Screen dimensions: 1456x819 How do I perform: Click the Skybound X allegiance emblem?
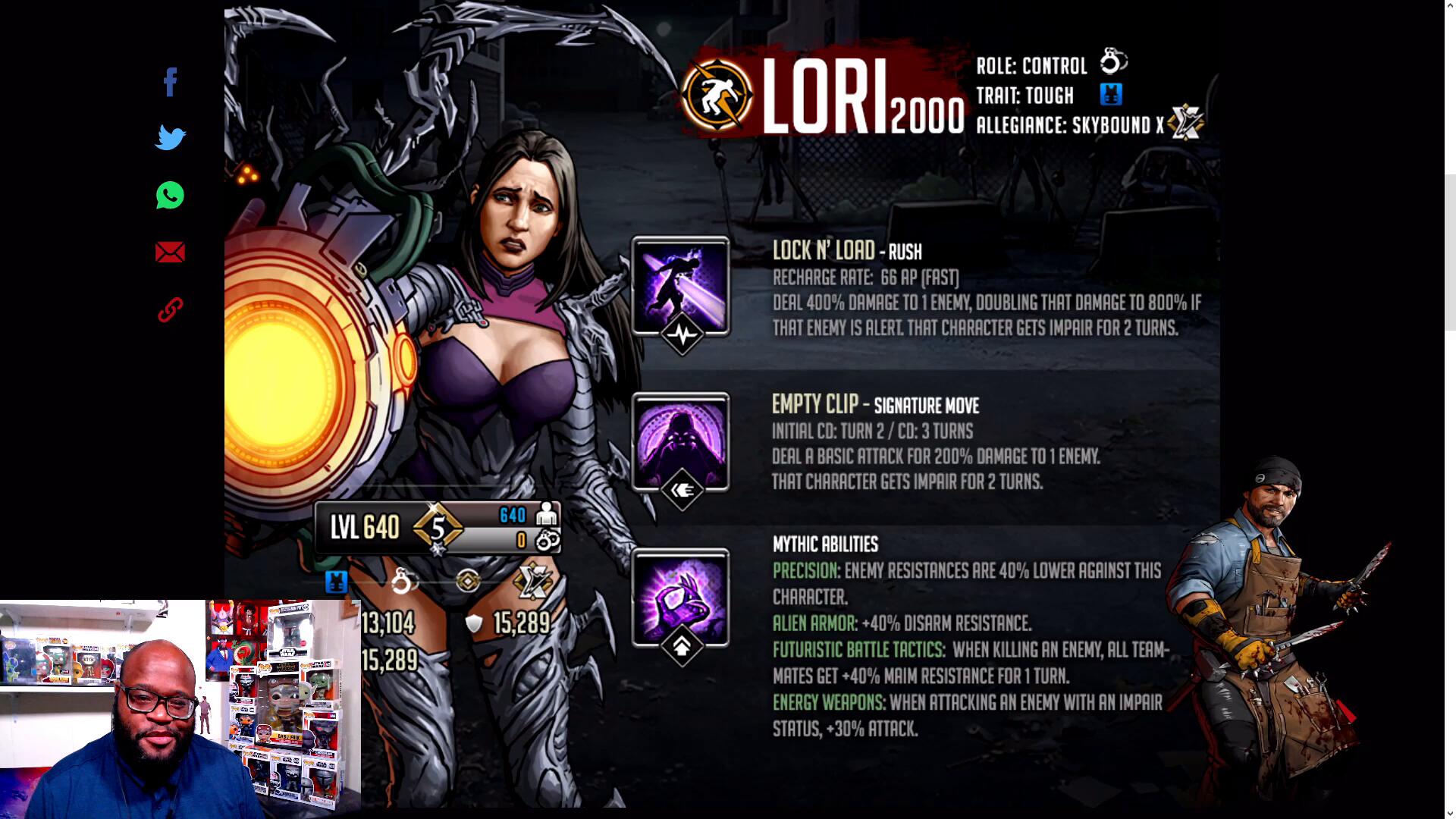[x=1186, y=122]
